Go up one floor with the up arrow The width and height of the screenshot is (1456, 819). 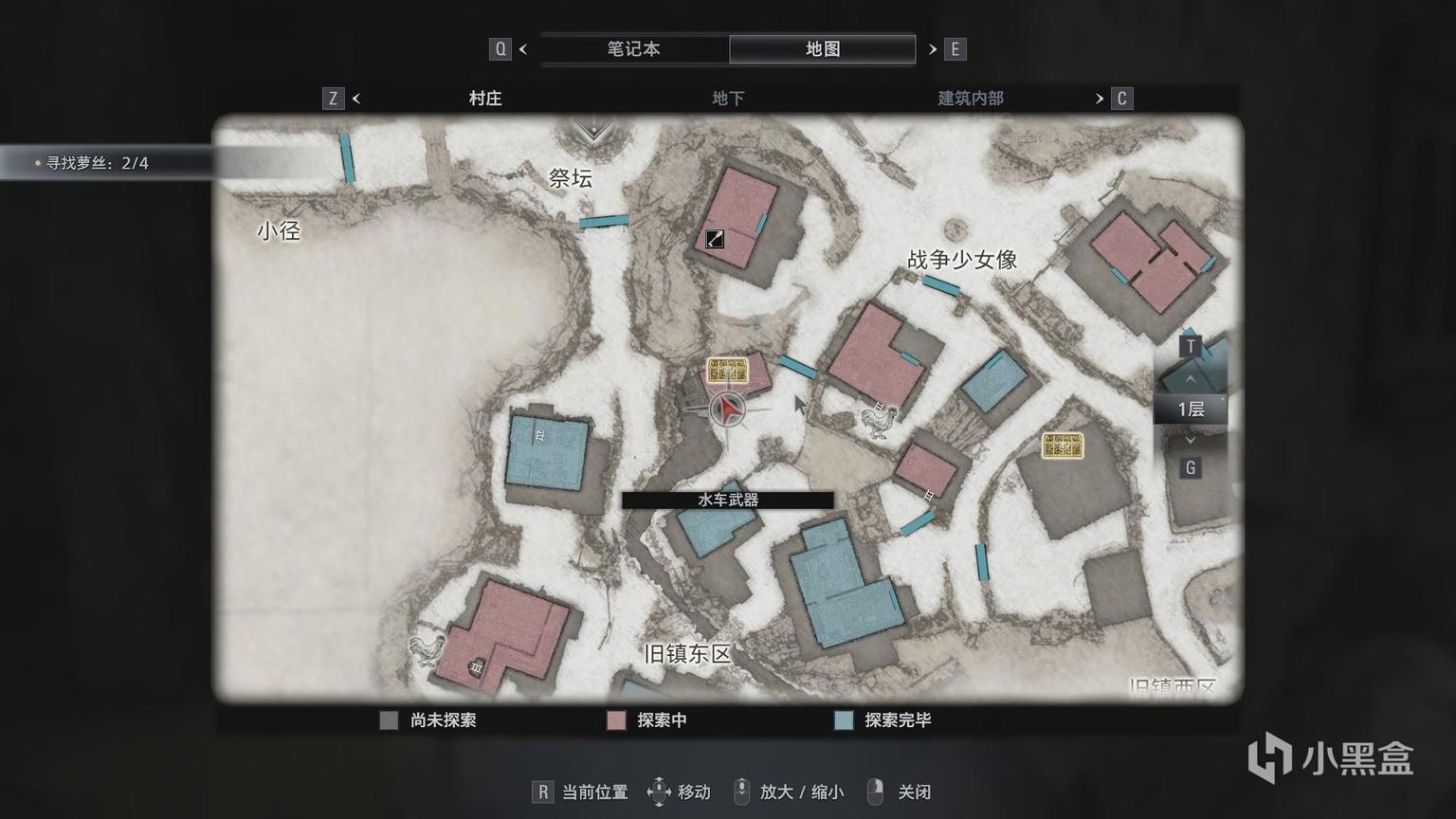[1191, 380]
